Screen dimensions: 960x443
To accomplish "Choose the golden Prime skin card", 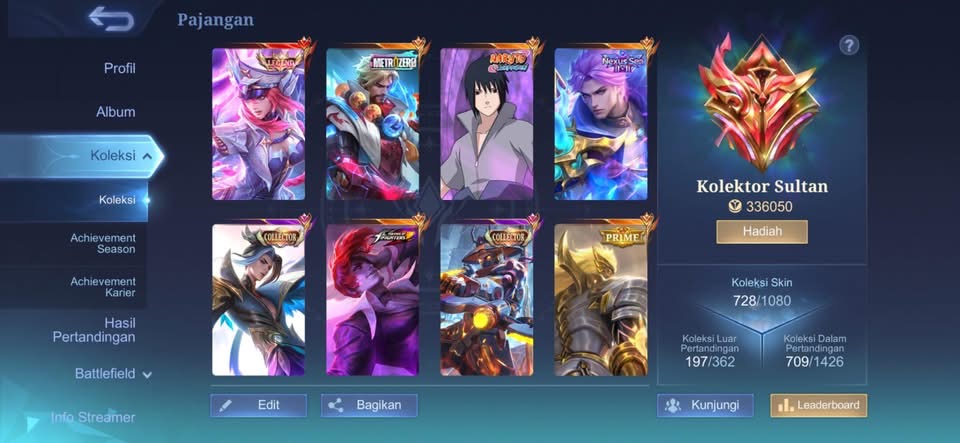I will click(x=601, y=299).
